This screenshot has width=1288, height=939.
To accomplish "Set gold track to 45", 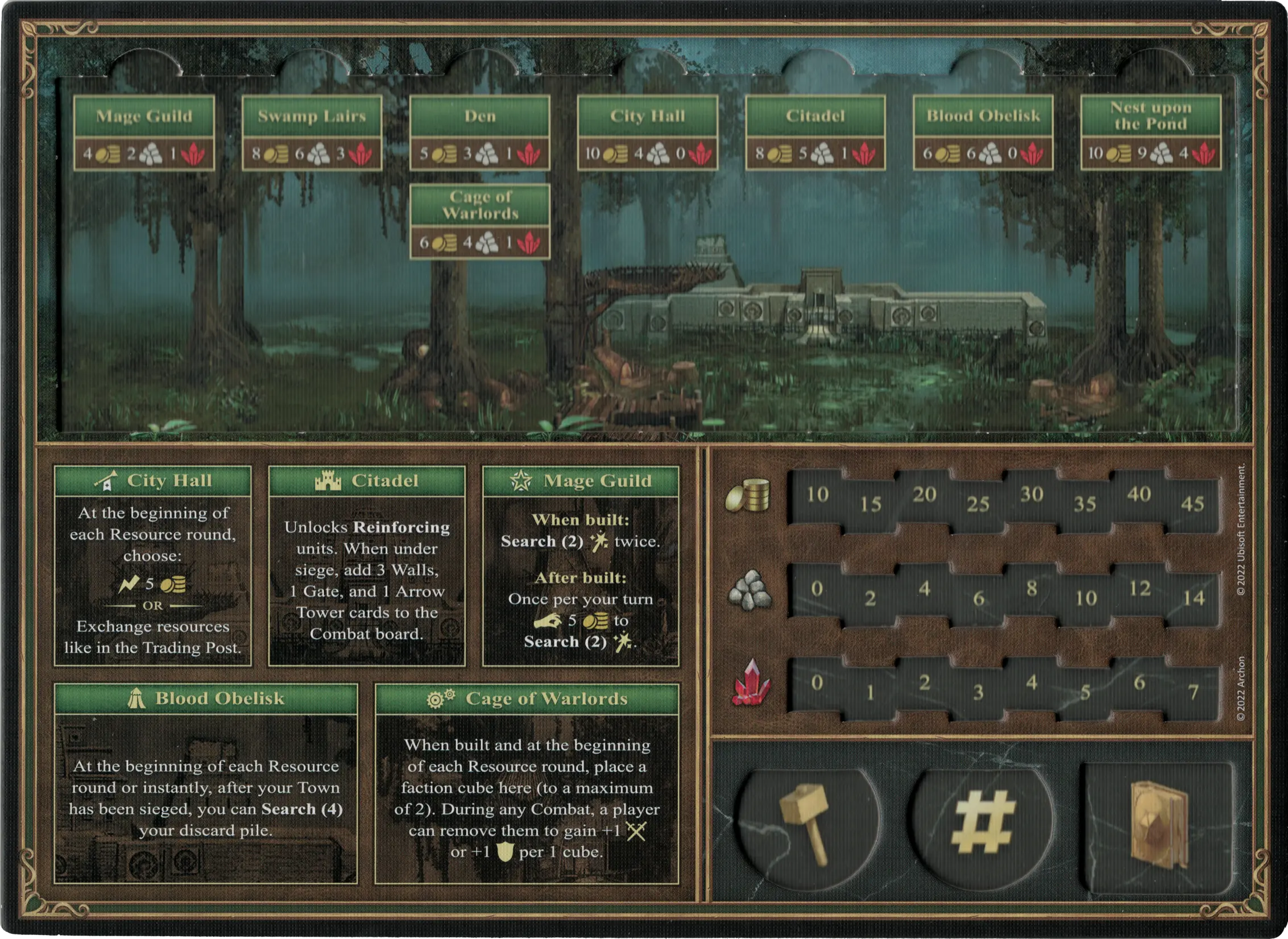I will 1192,504.
